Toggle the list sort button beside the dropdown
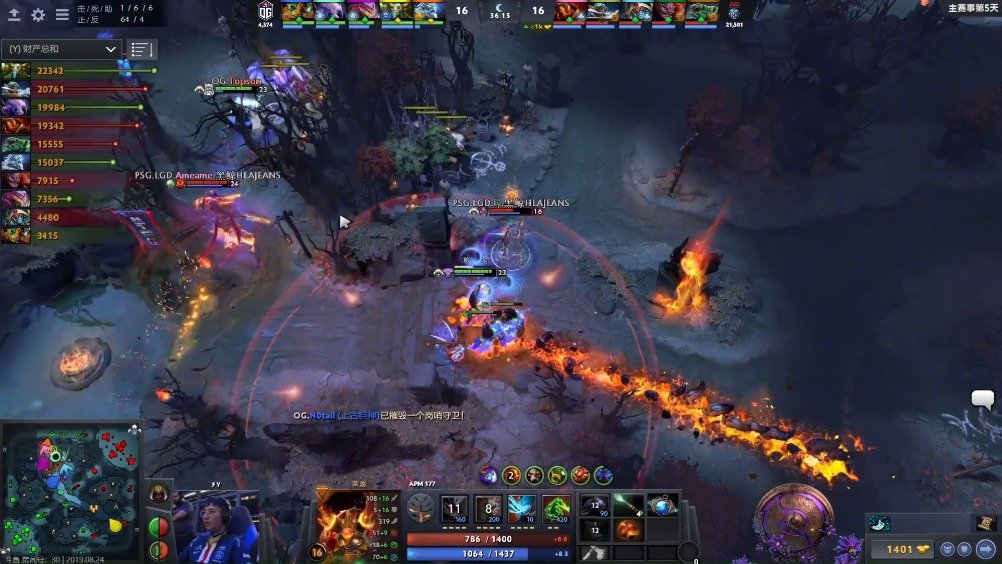The height and width of the screenshot is (564, 1002). pyautogui.click(x=143, y=49)
